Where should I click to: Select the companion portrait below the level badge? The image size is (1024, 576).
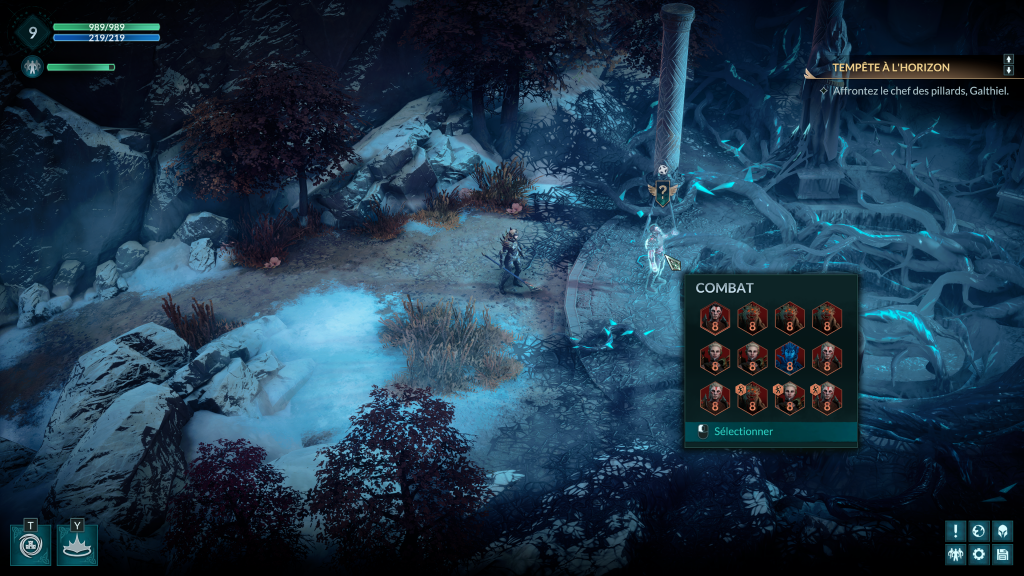[x=30, y=67]
